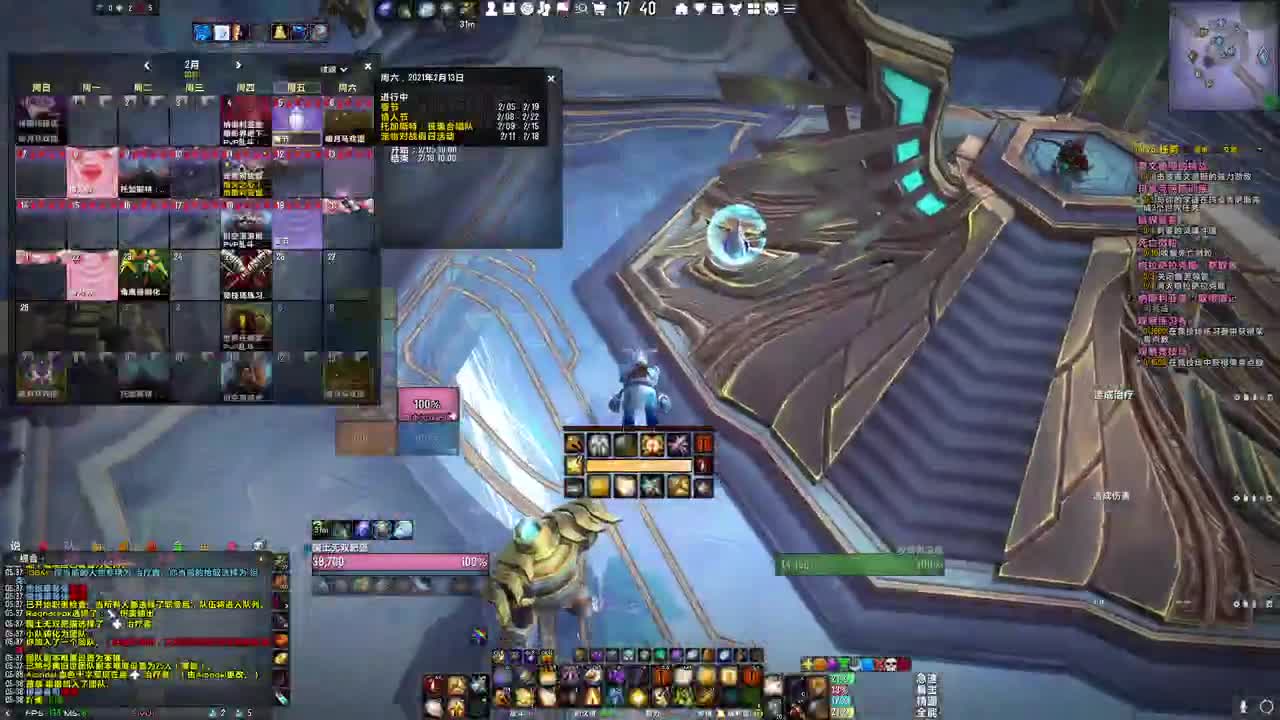Viewport: 1280px width, 720px height.
Task: Open the 过滤 filter dropdown on the calendar
Action: click(x=334, y=68)
